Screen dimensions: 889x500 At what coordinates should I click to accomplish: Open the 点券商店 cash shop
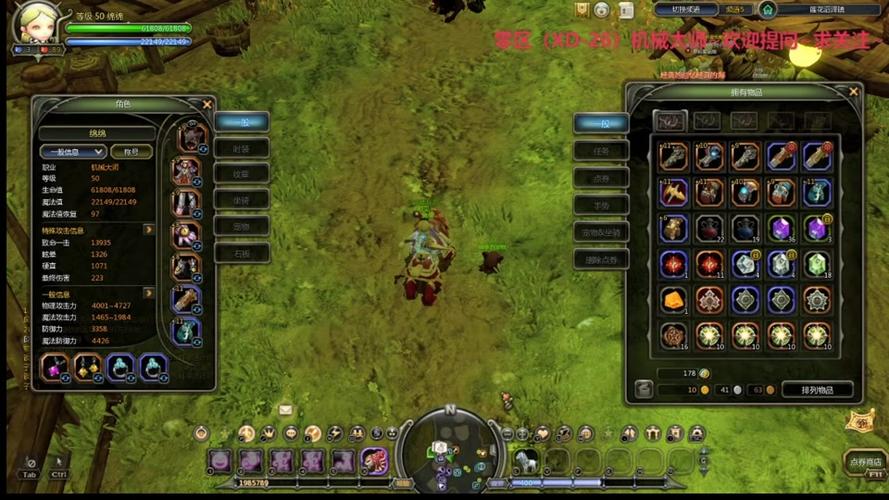pyautogui.click(x=864, y=462)
